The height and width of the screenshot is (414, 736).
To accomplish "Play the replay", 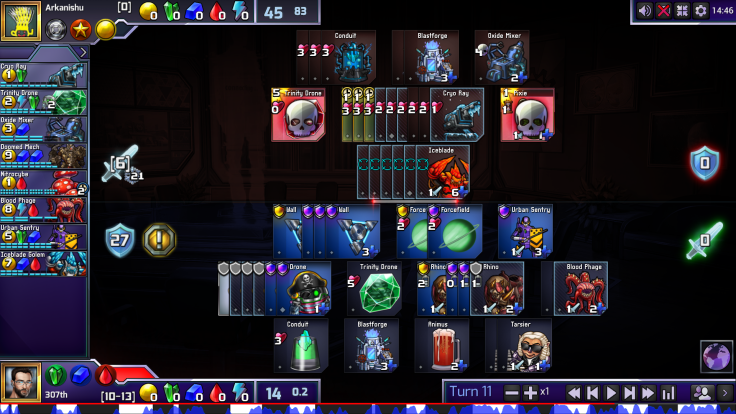I will tap(612, 392).
